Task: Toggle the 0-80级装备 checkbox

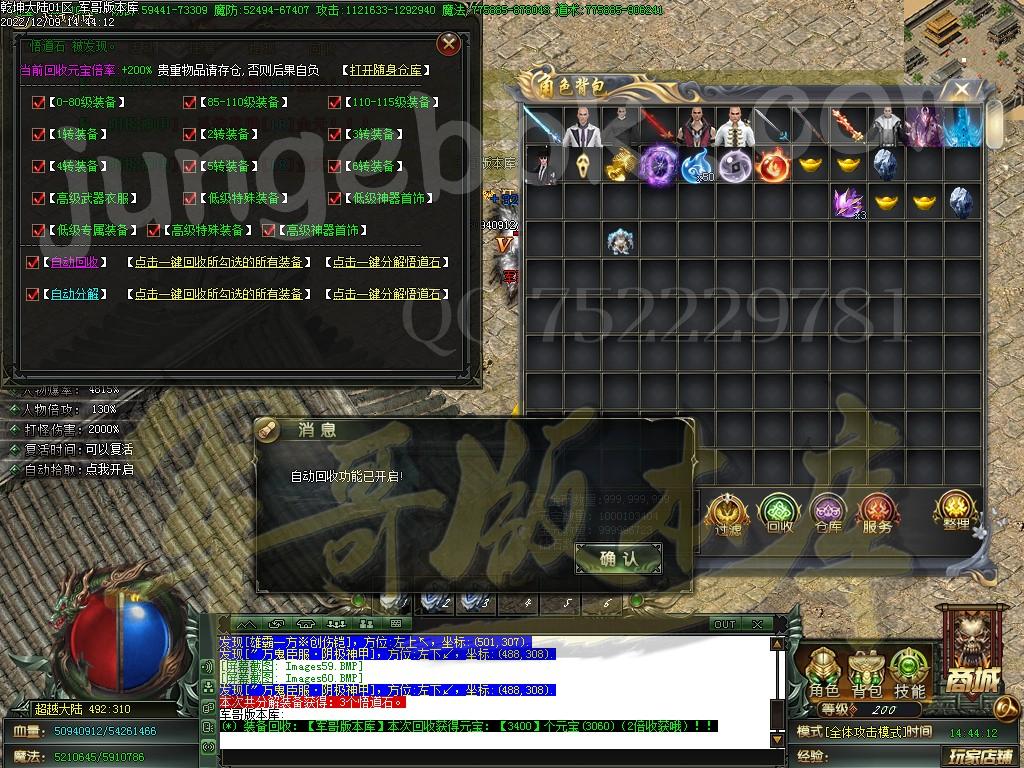Action: 39,102
